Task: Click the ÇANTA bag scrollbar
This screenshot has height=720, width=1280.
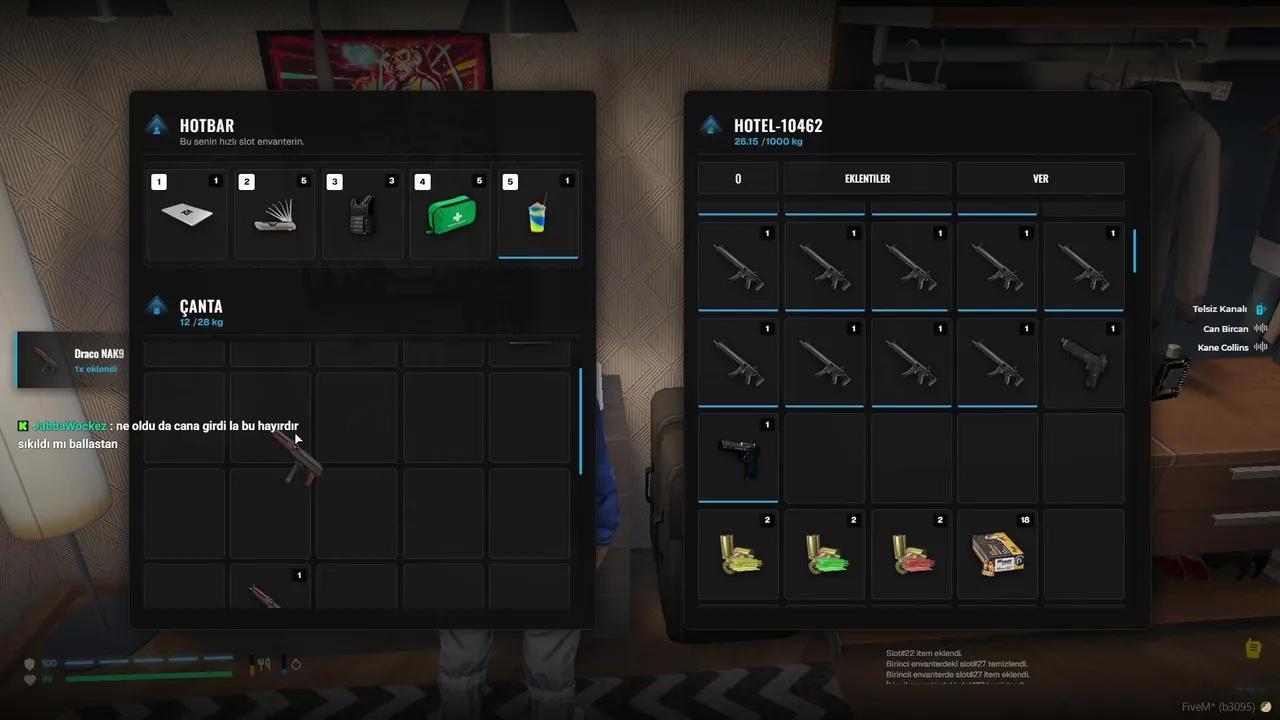Action: pyautogui.click(x=581, y=420)
